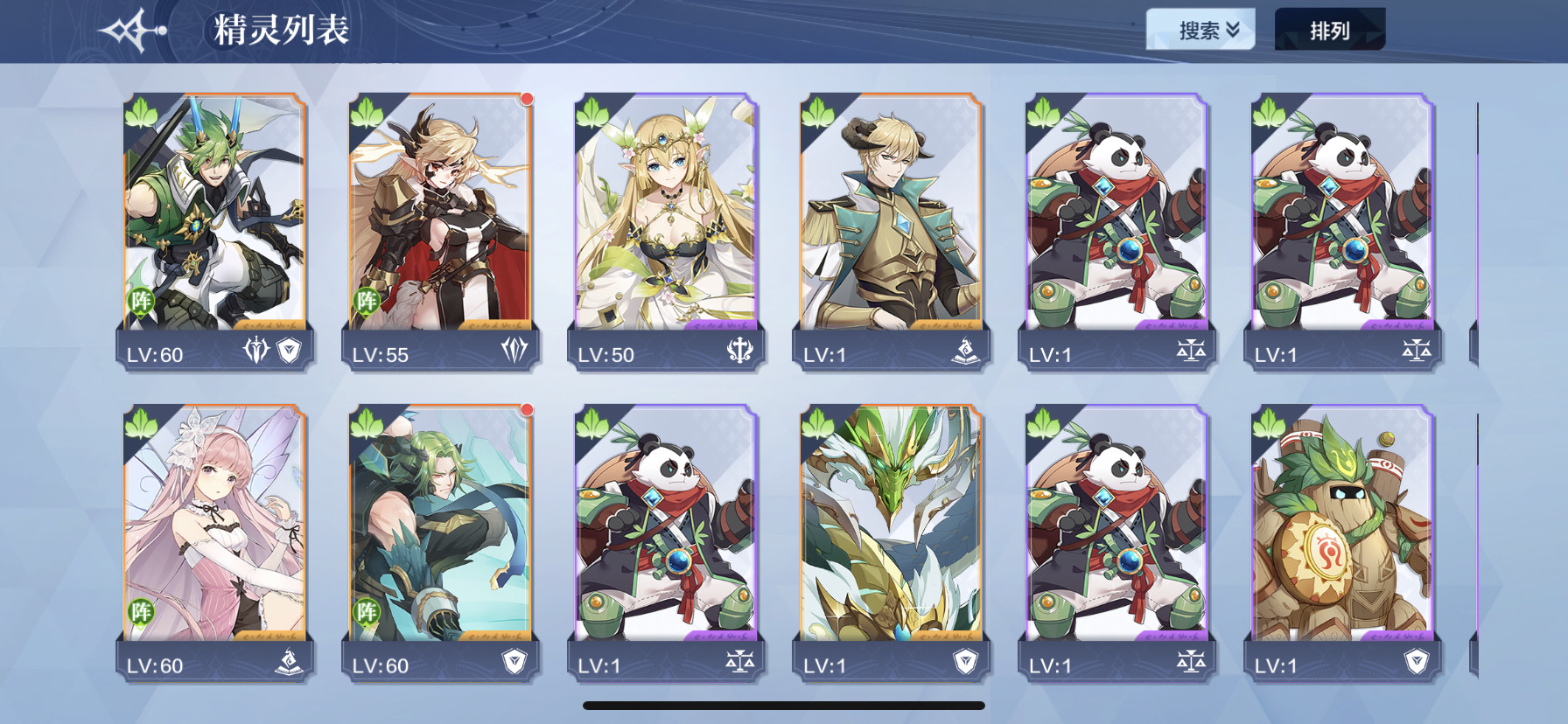This screenshot has width=1568, height=724.
Task: Select the green-haired lancer card LV:60
Action: (x=214, y=232)
